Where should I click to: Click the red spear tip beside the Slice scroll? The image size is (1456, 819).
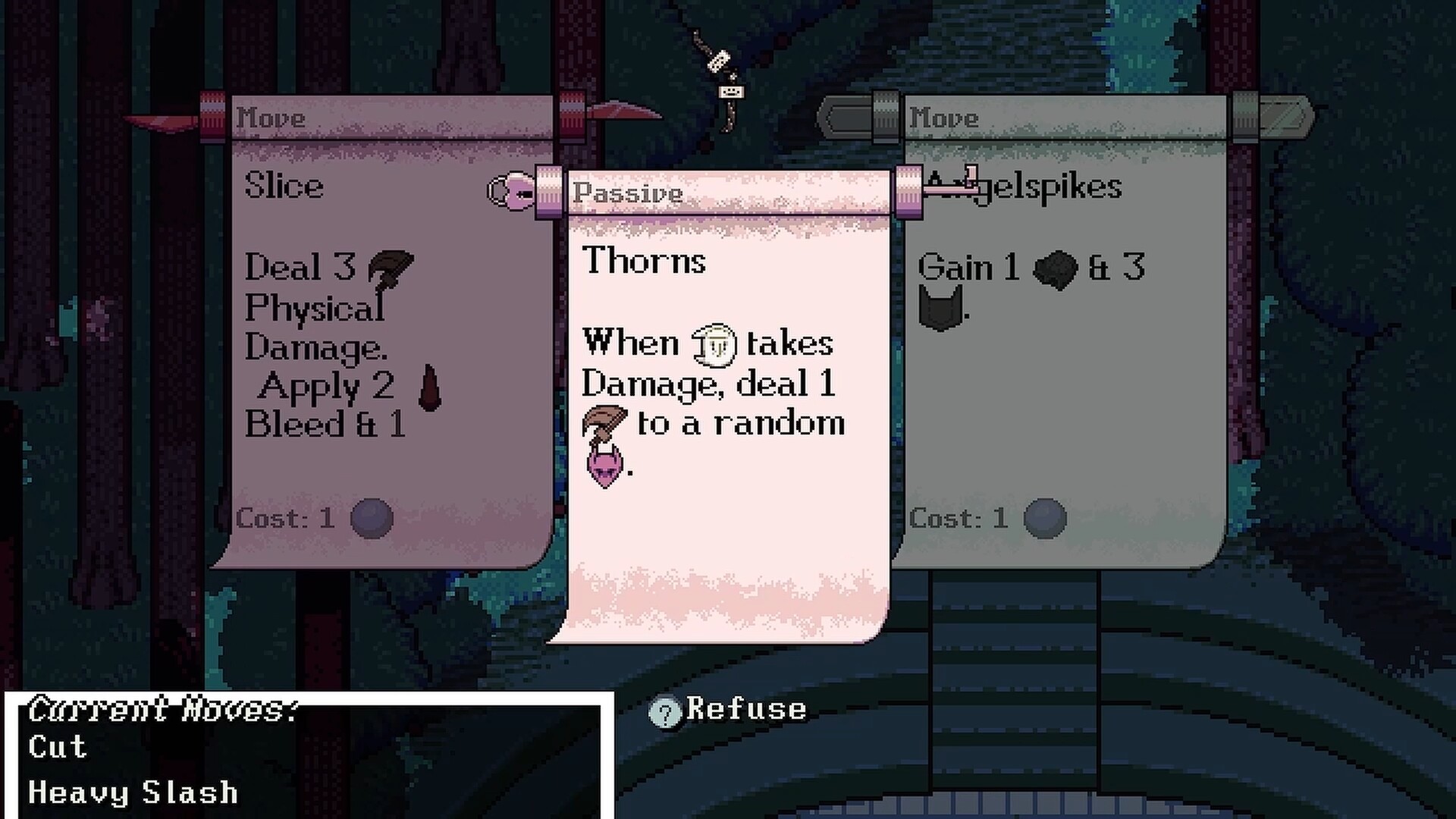point(159,121)
